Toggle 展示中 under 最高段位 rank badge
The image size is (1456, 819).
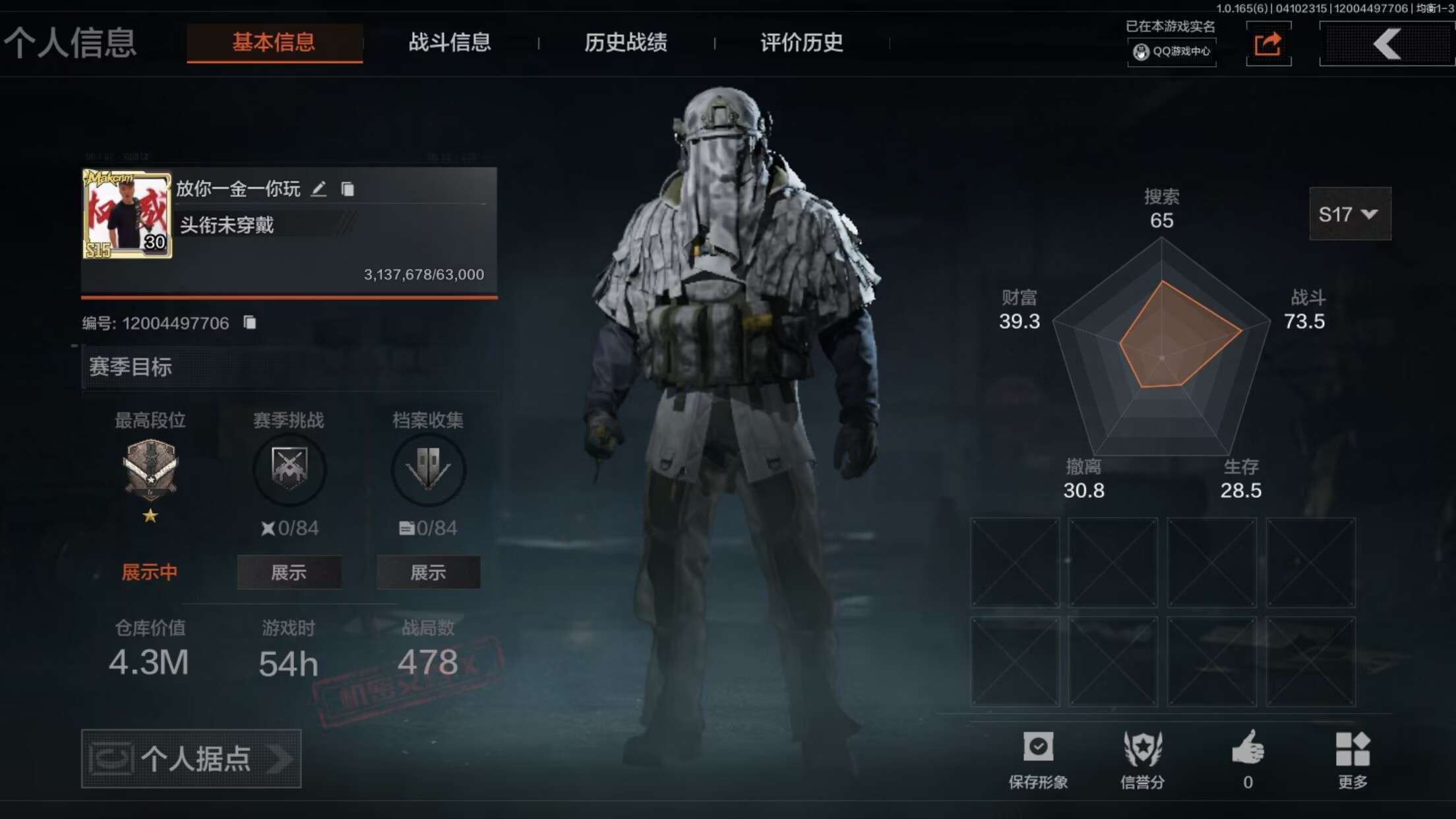click(x=148, y=572)
